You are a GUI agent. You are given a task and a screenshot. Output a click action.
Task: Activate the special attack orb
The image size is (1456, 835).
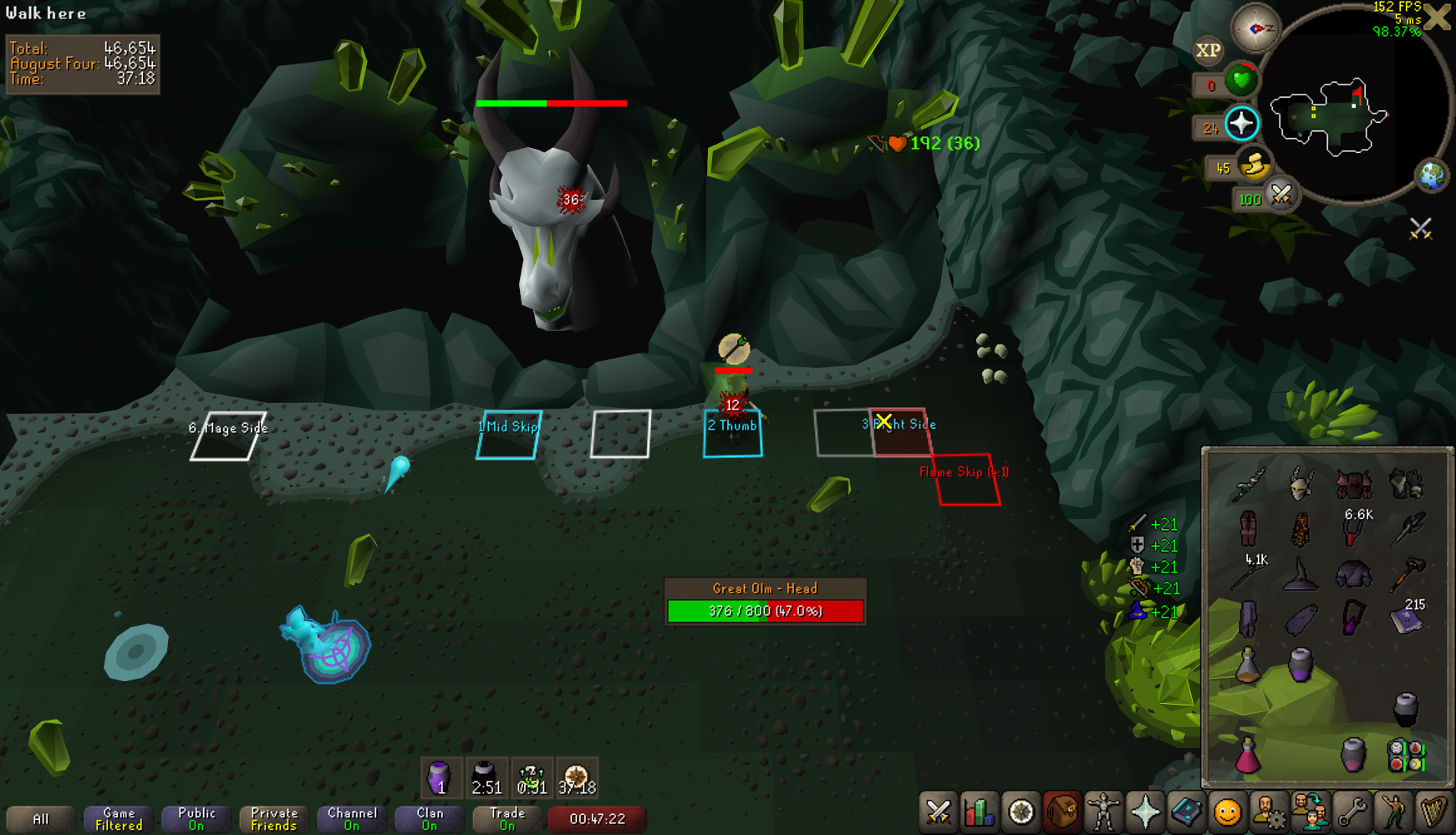pos(1280,196)
